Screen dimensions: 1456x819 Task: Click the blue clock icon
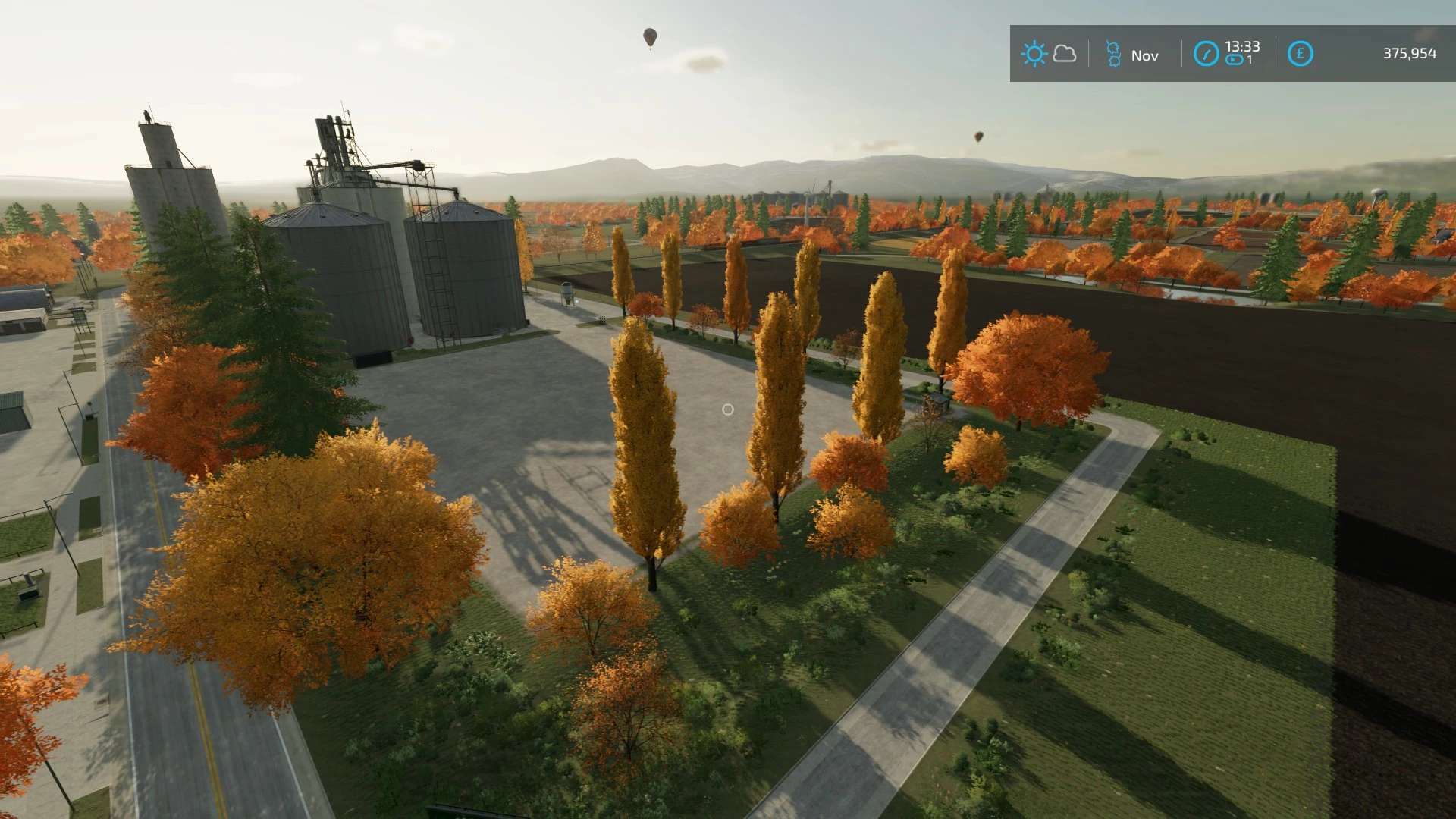(1206, 54)
